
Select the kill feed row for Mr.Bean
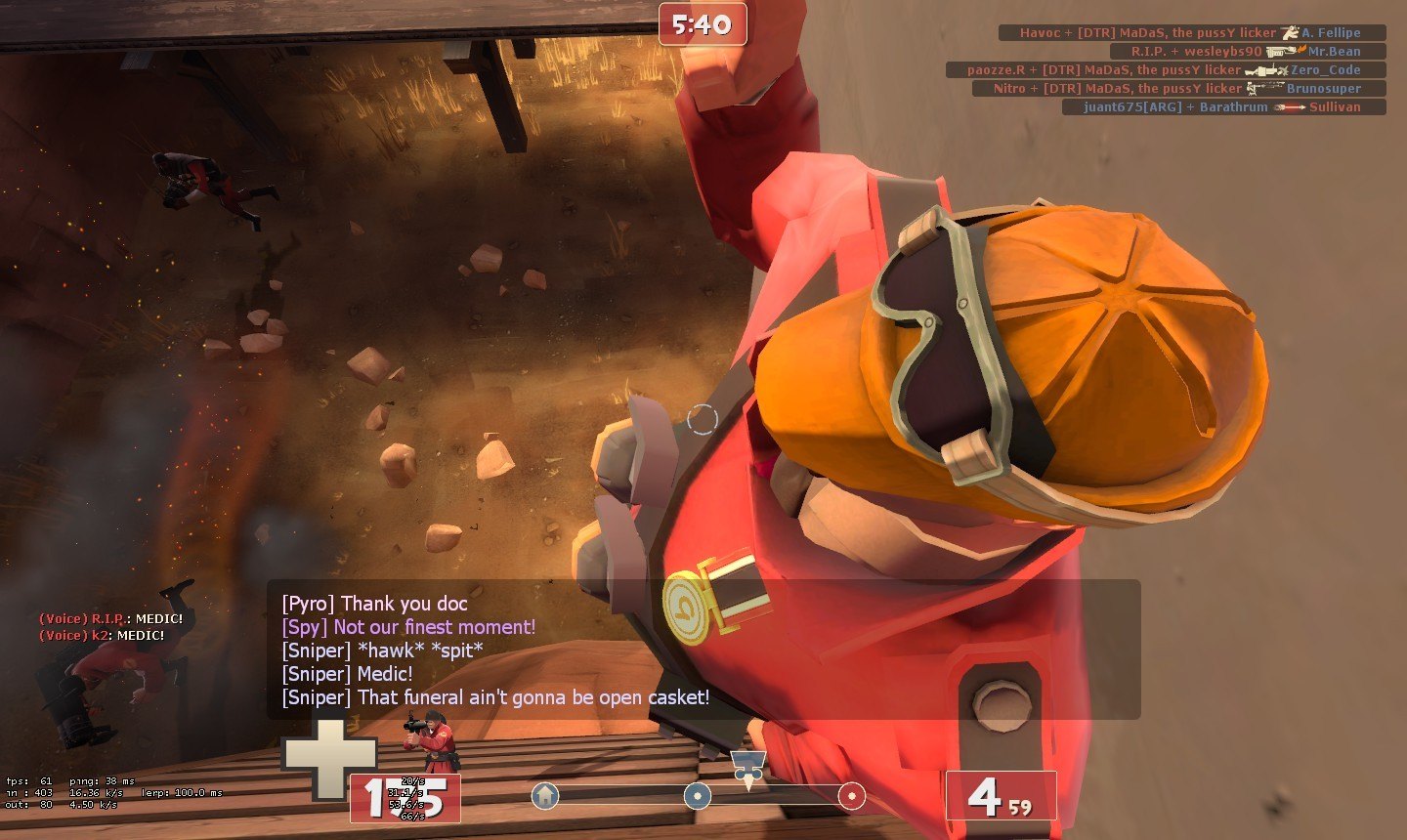click(1248, 52)
